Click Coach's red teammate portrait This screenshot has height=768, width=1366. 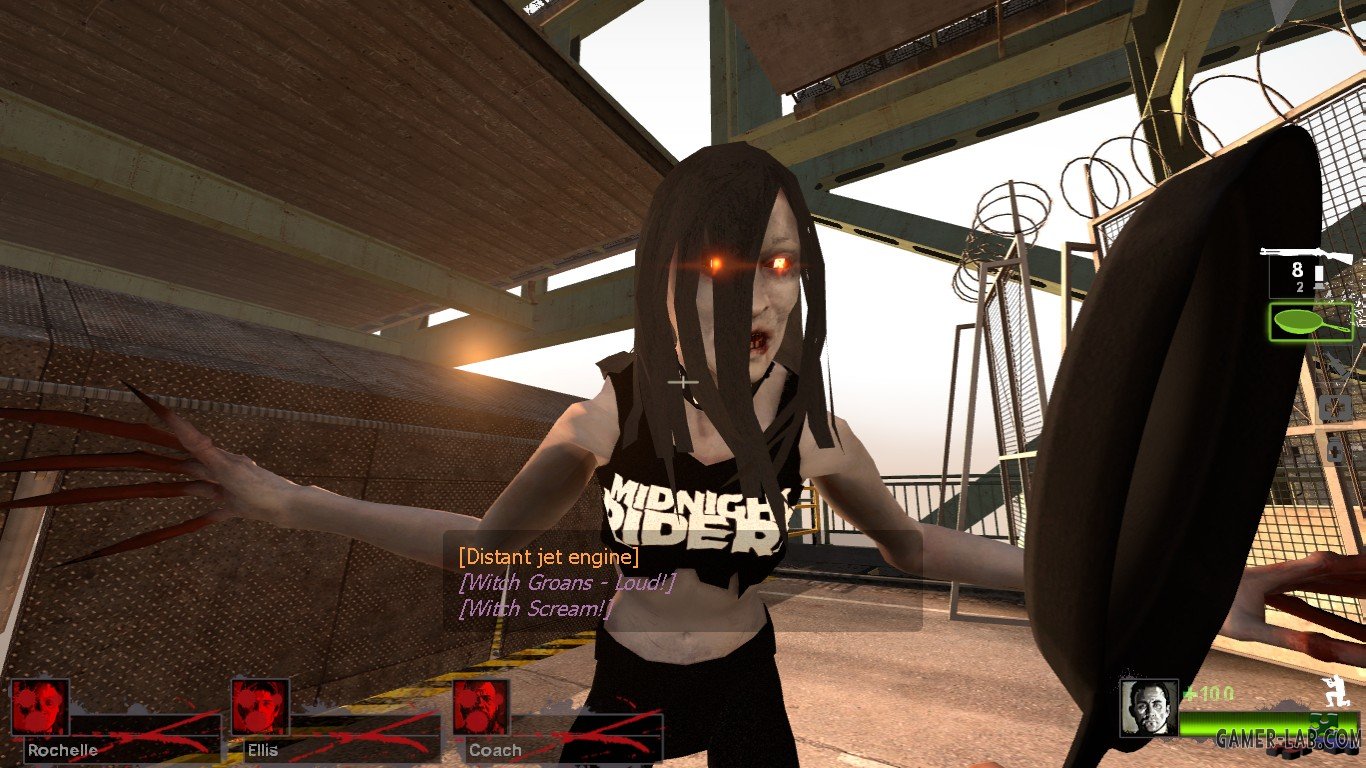click(x=480, y=707)
